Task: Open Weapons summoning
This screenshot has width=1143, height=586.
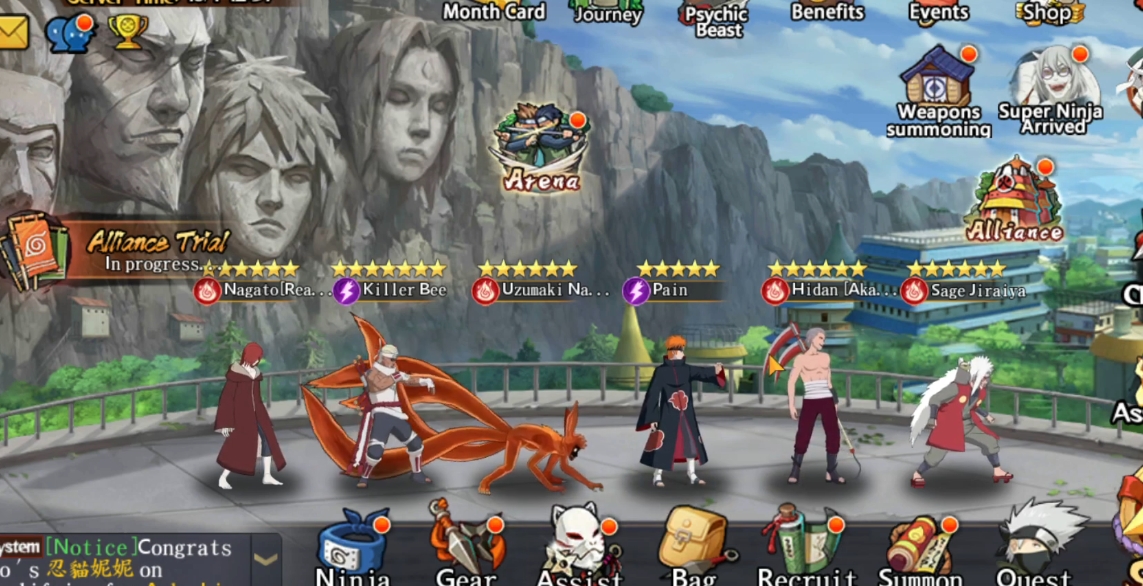Action: tap(938, 88)
